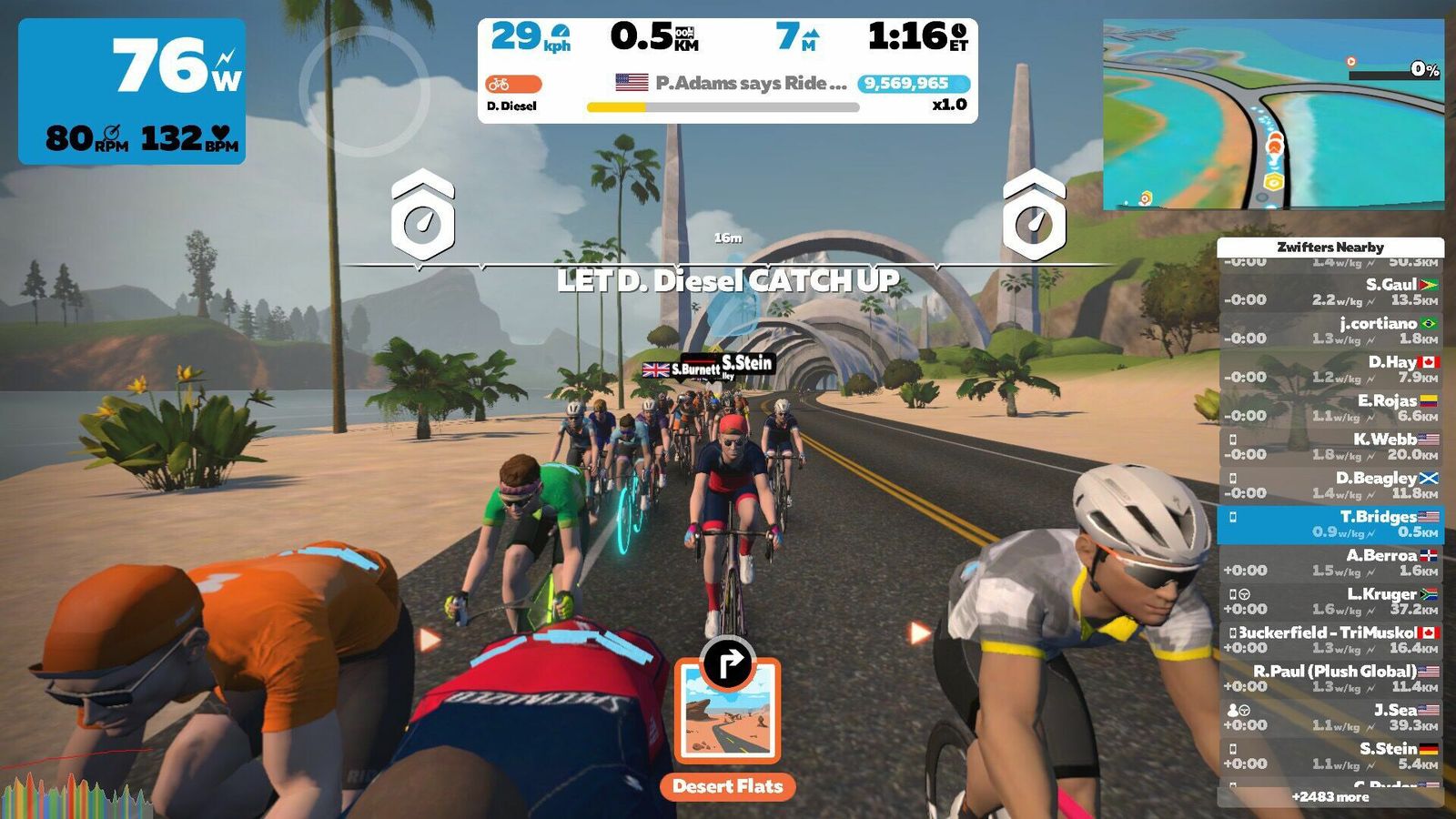Open the minimap view

pos(1273,115)
